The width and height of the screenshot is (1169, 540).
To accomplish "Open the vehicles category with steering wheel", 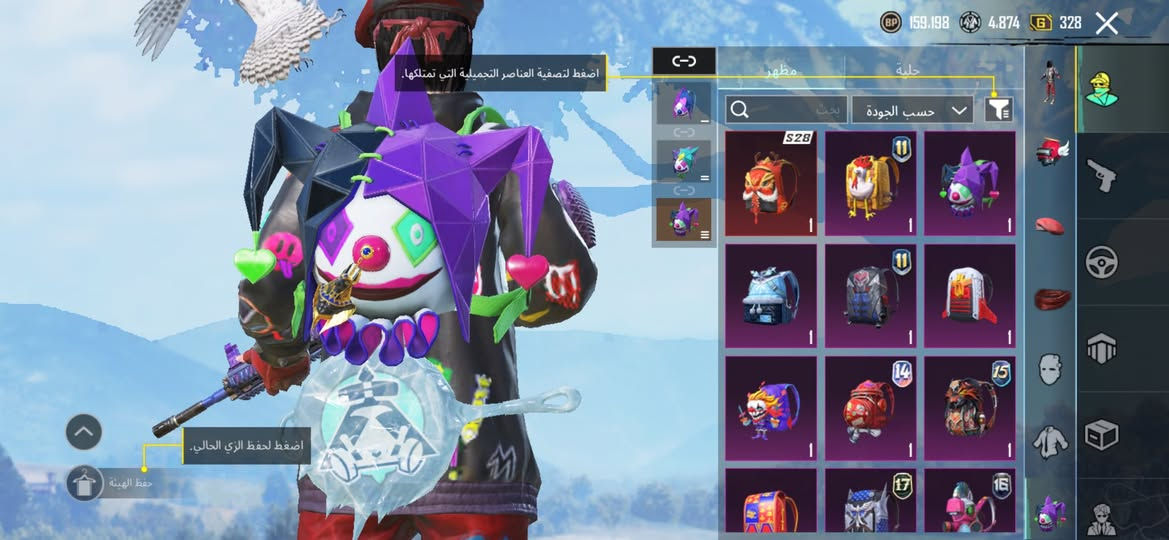I will tap(1102, 262).
